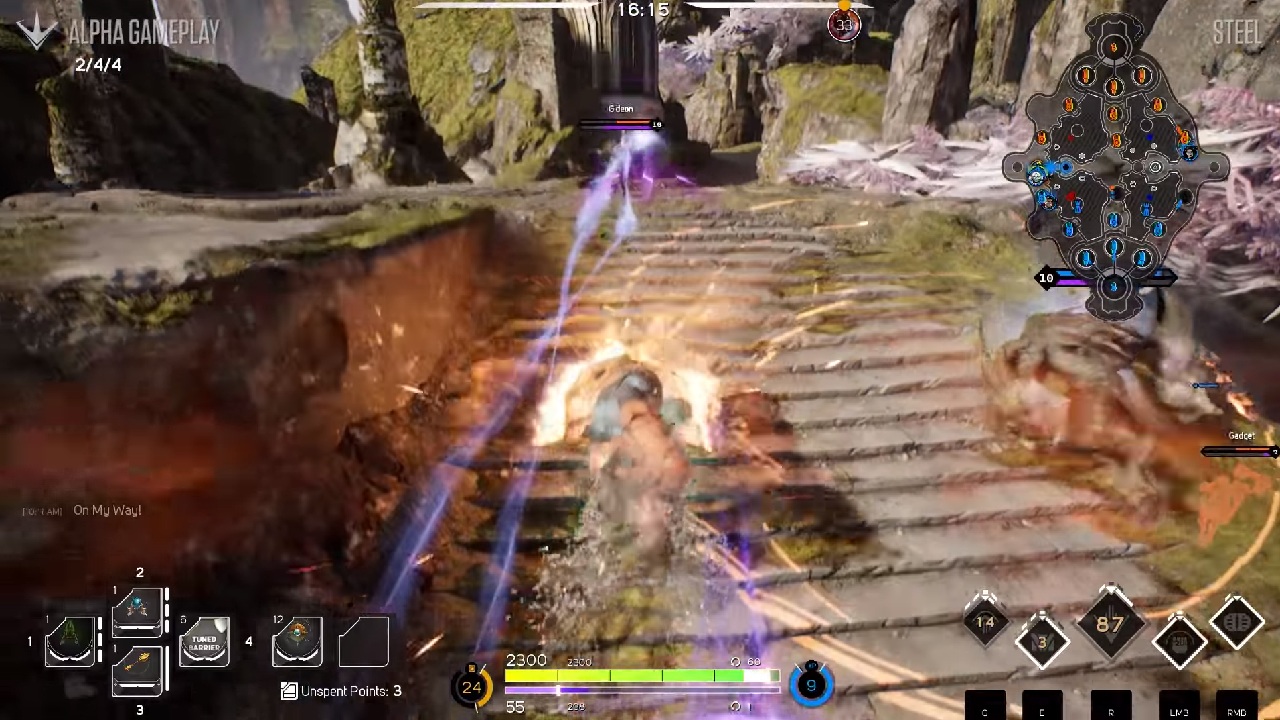
Task: Use the fist basic attack ability
Action: 1179,642
